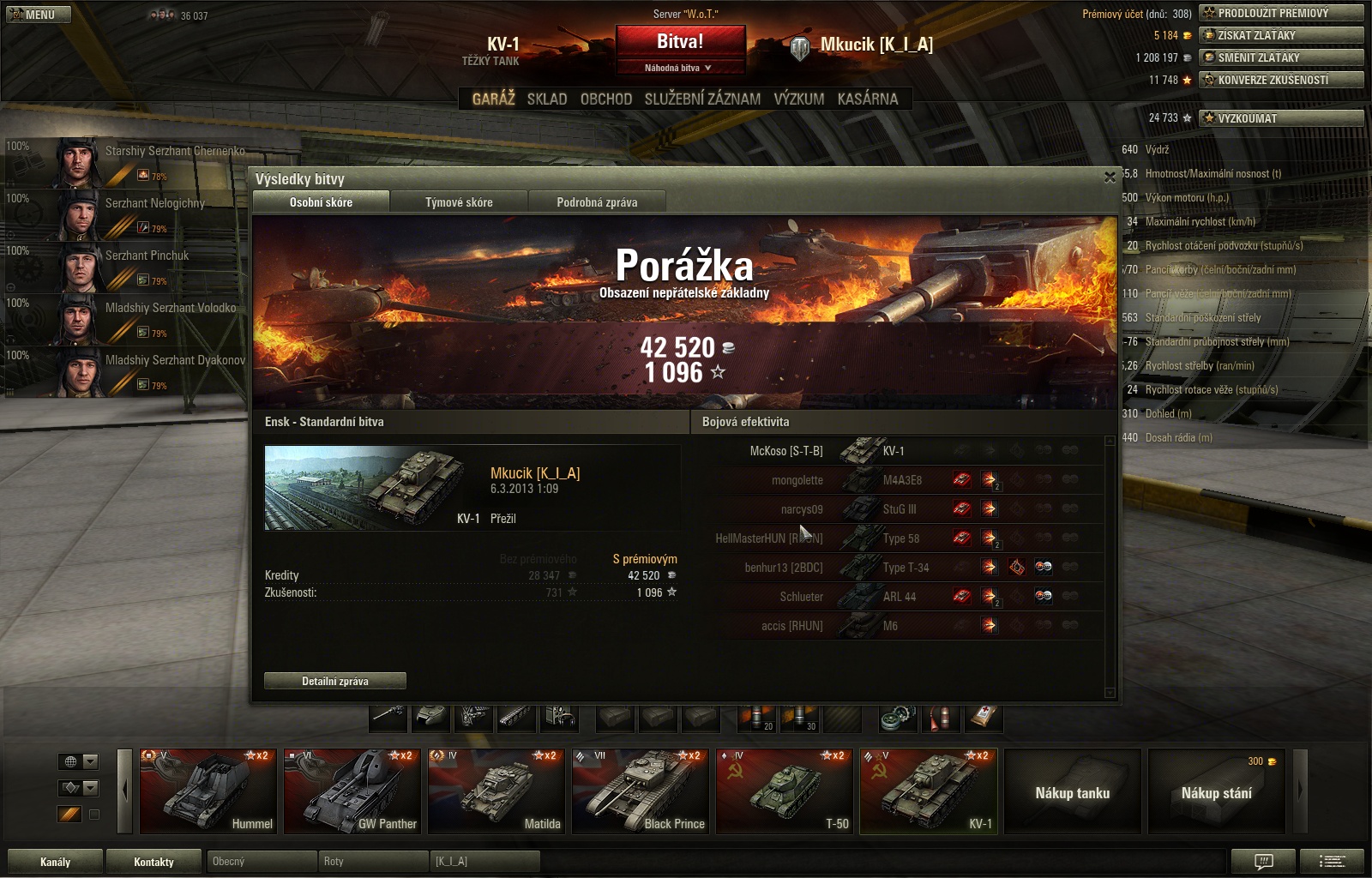This screenshot has width=1372, height=878.
Task: Open the OBCHOD shop tab
Action: click(x=606, y=99)
